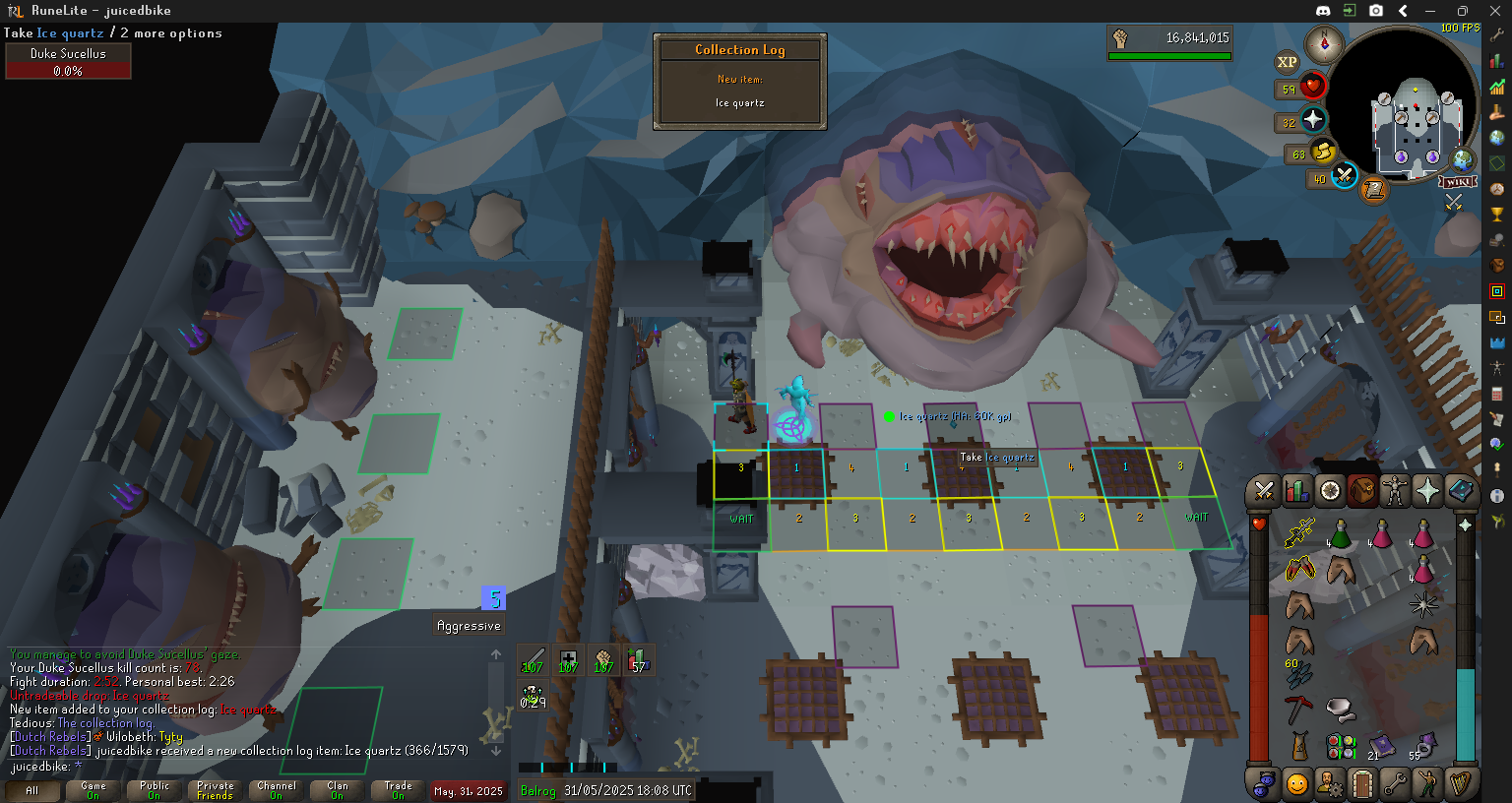1512x803 pixels.
Task: Click the rune pouch in inventory
Action: [1340, 746]
